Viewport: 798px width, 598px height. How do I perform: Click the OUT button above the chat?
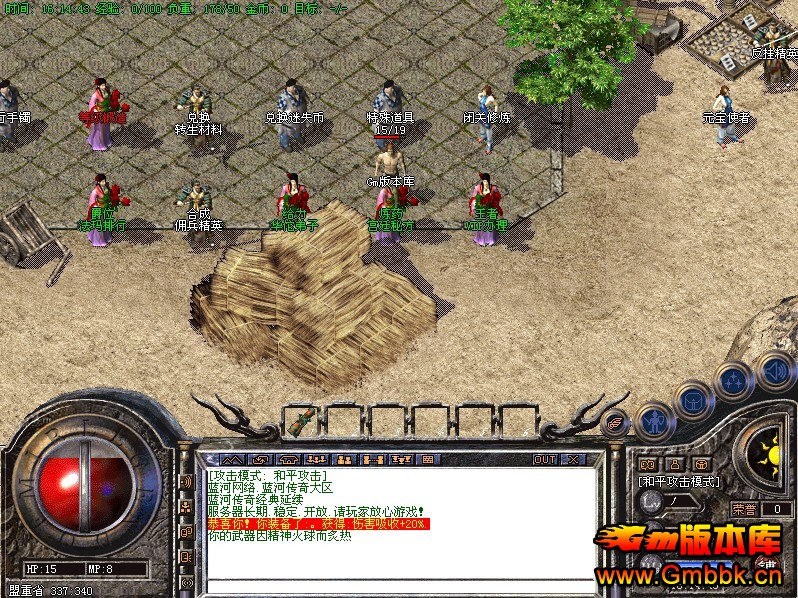544,459
